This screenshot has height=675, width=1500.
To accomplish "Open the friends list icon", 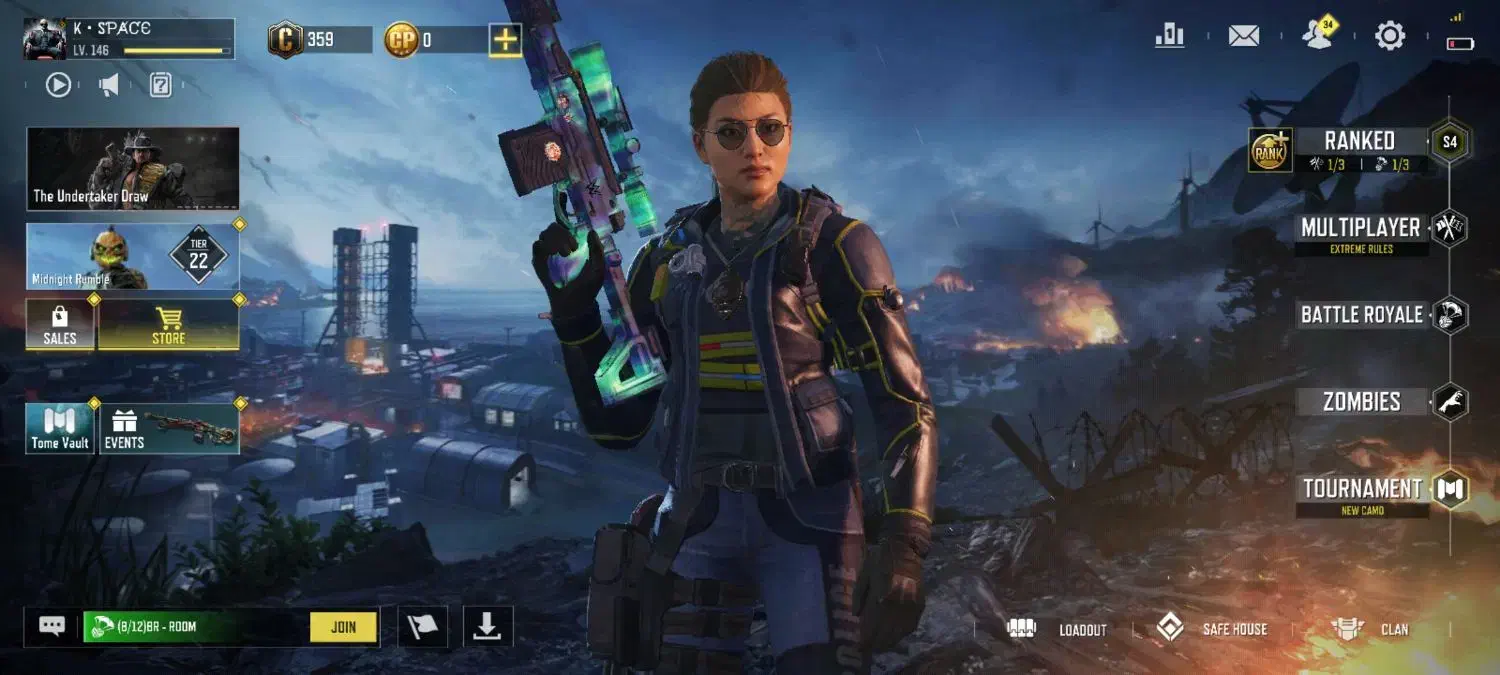I will coord(1319,36).
